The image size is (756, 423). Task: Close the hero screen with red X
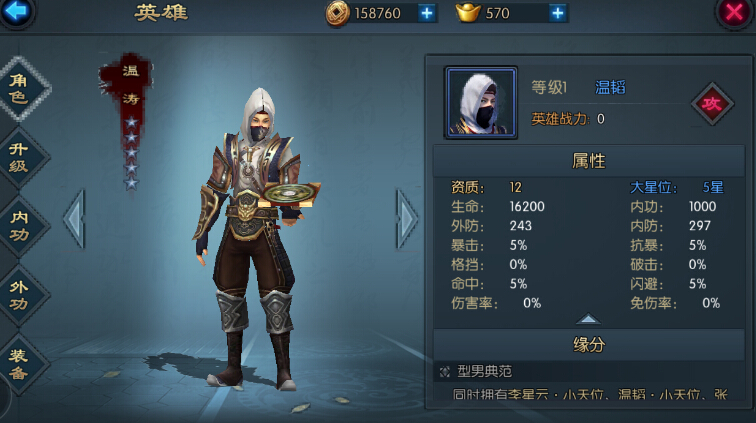[735, 12]
